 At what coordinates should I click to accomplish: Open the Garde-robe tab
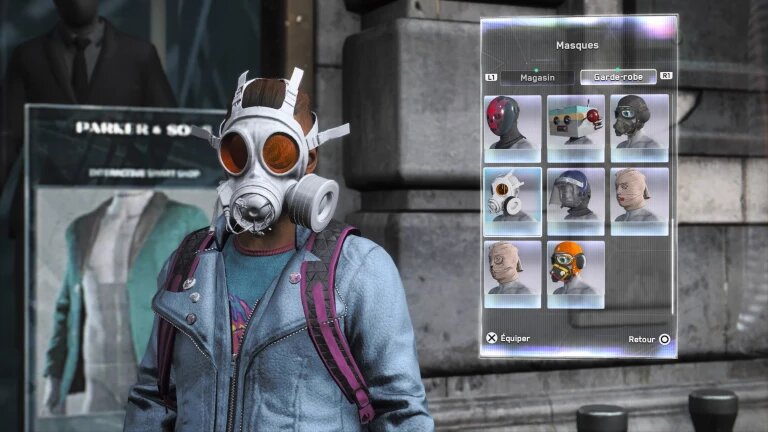(617, 77)
